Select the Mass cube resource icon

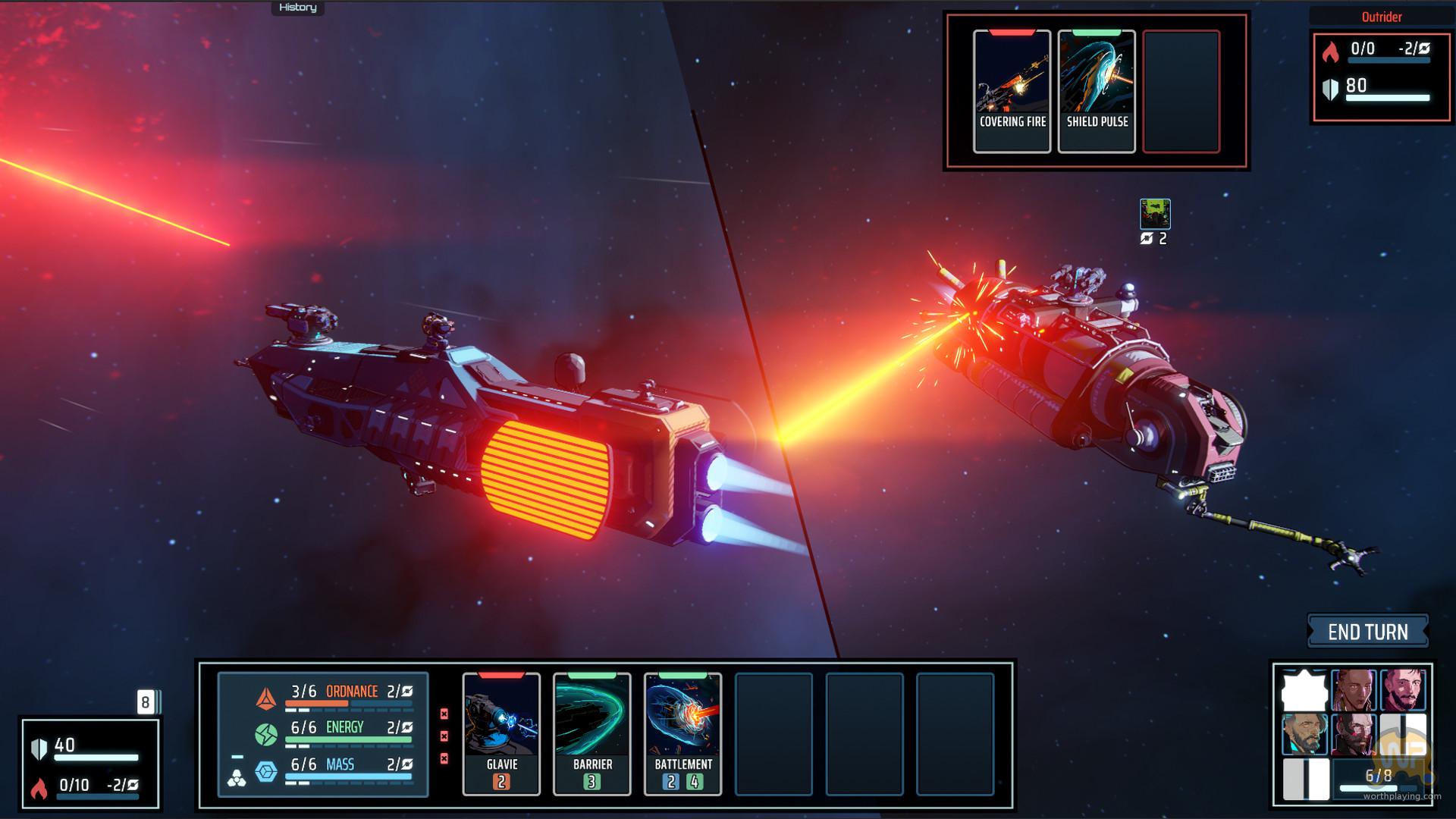pyautogui.click(x=265, y=772)
